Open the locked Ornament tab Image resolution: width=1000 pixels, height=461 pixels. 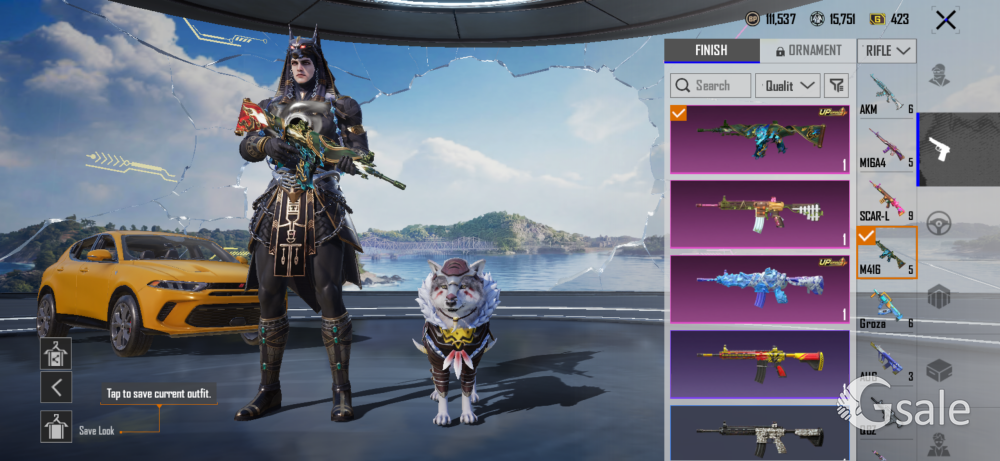(x=807, y=50)
